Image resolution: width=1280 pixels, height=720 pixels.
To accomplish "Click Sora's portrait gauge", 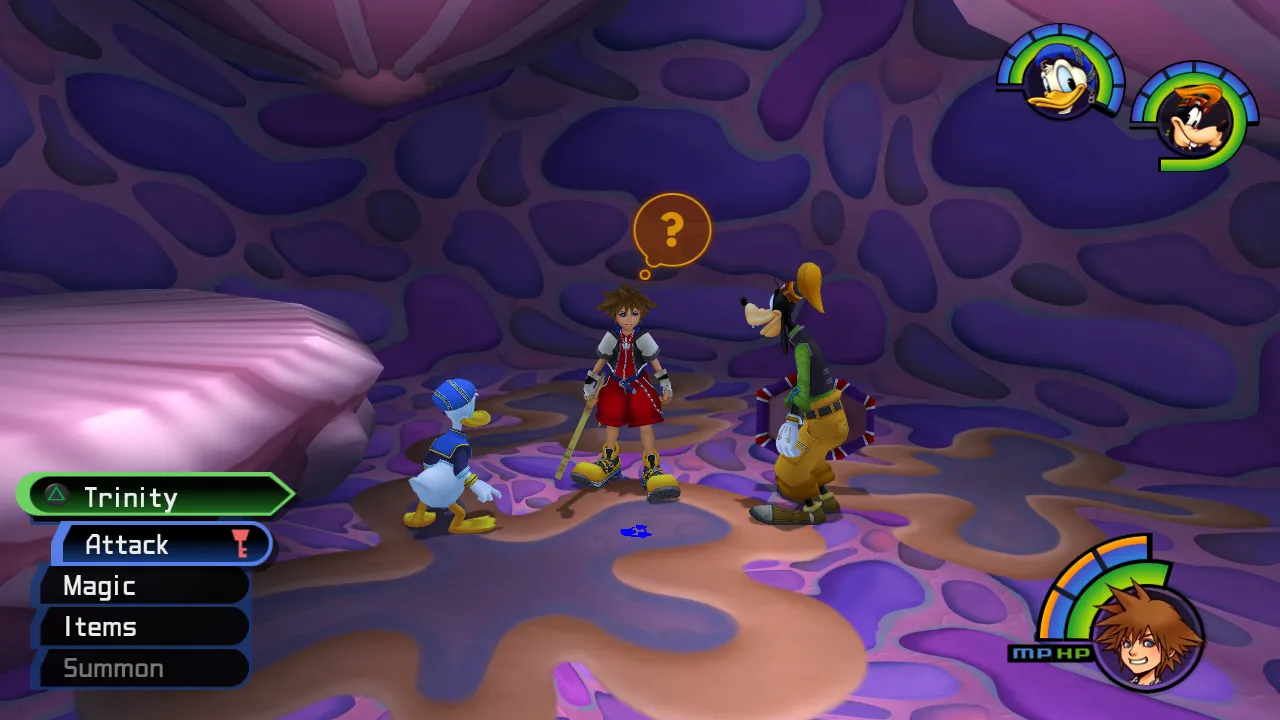I will [1146, 631].
